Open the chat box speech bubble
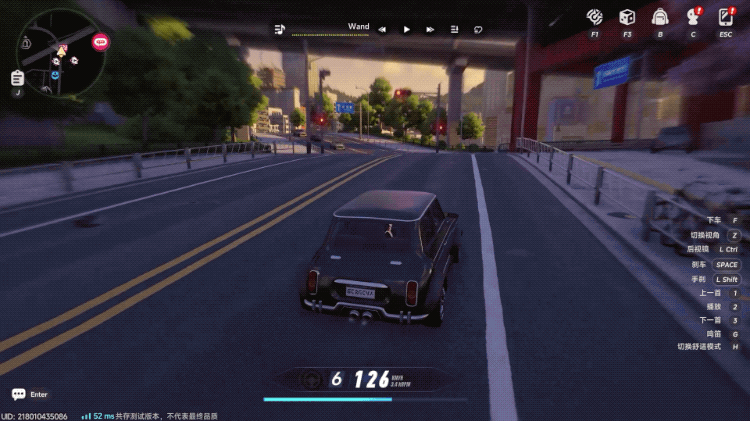Screen dimensions: 750x421 (18, 394)
